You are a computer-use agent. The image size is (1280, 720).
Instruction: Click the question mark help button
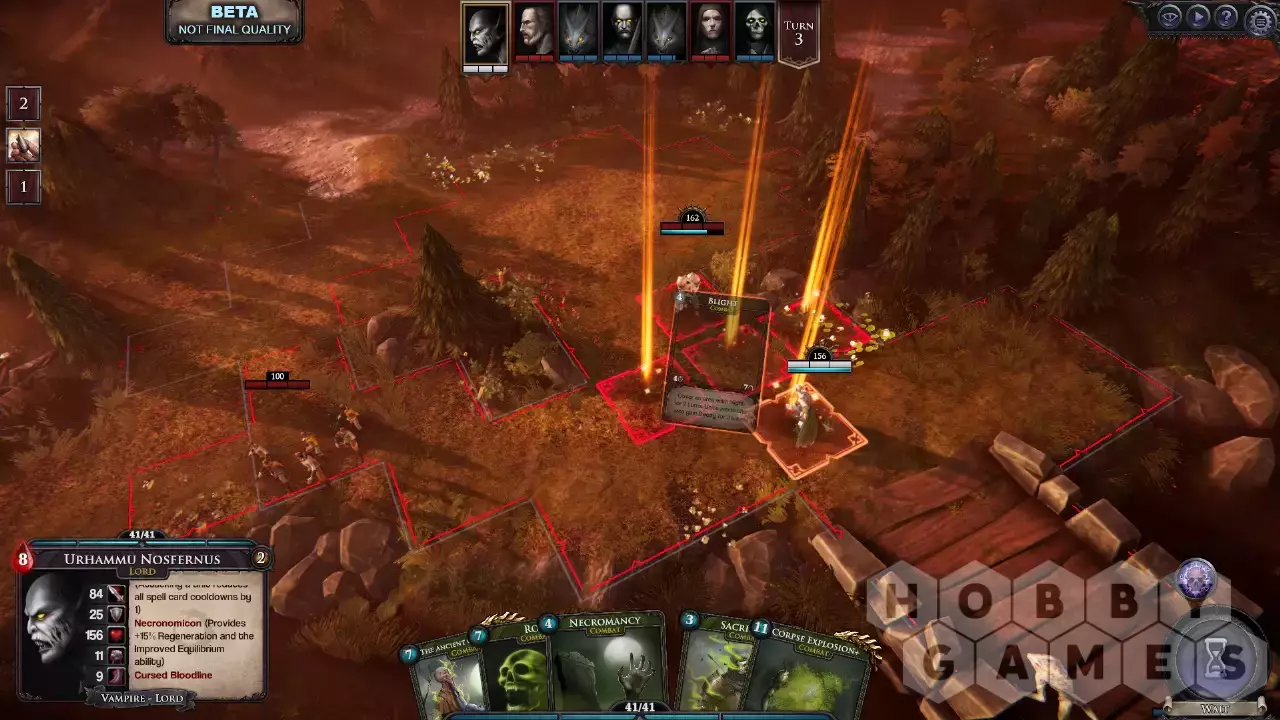pyautogui.click(x=1225, y=17)
